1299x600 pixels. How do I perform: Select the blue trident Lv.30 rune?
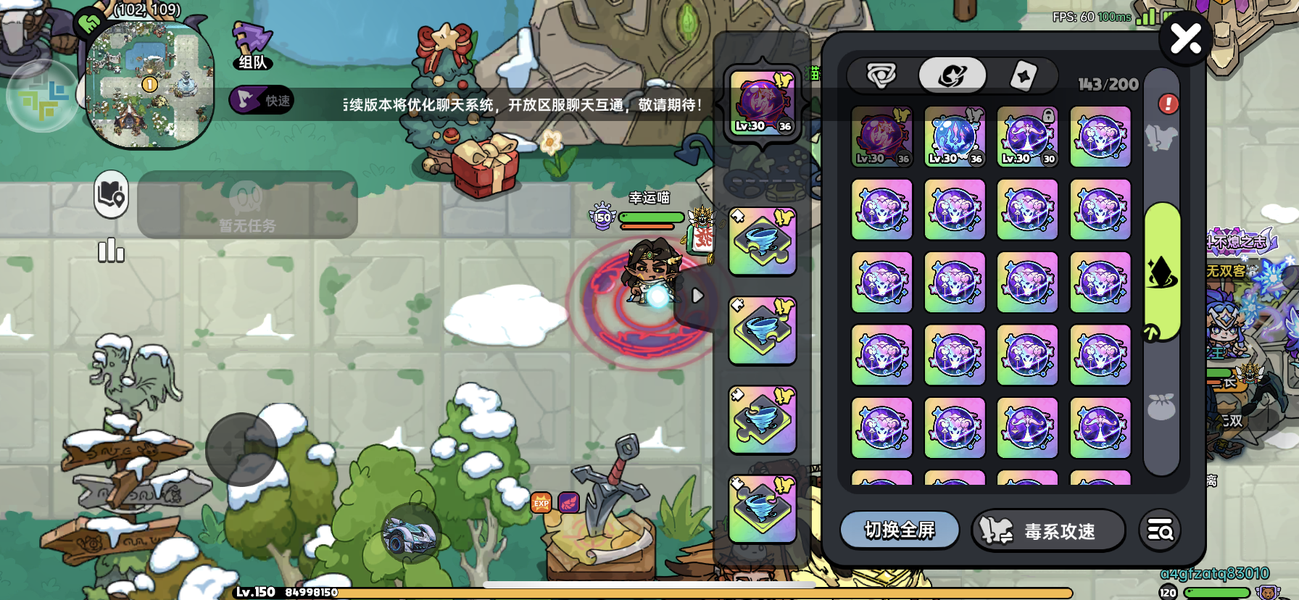click(954, 137)
